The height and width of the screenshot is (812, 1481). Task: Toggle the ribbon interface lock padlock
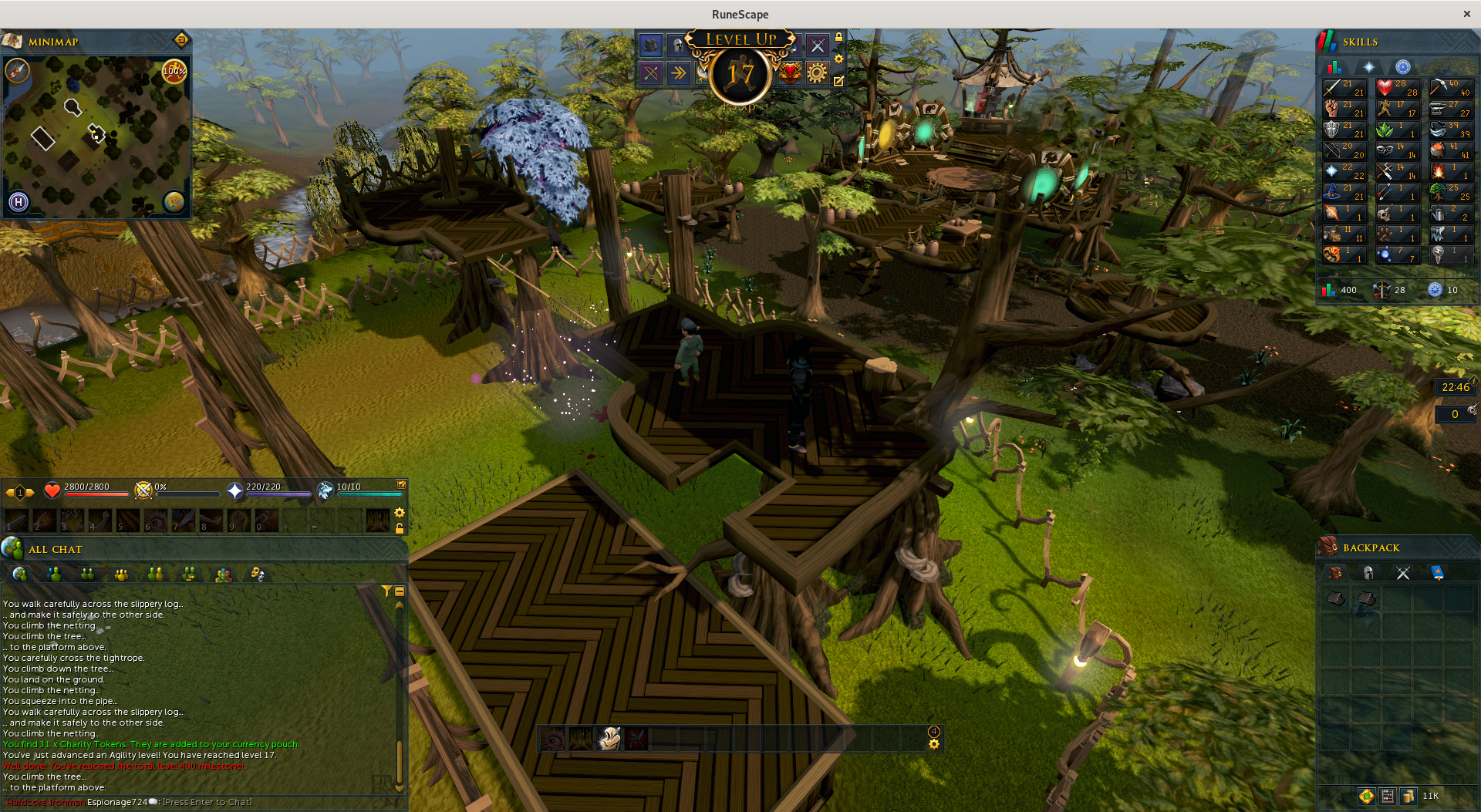click(x=838, y=37)
